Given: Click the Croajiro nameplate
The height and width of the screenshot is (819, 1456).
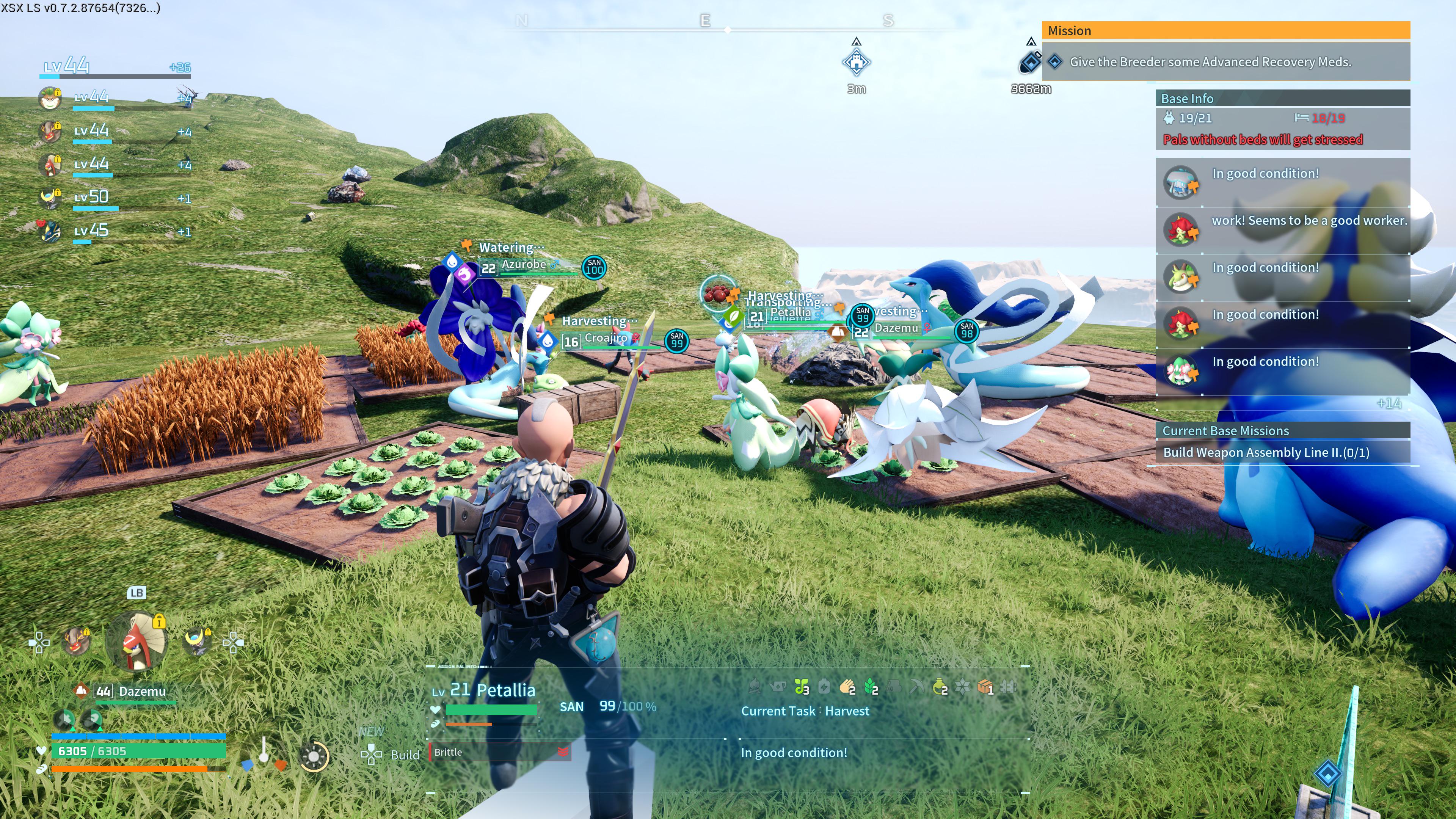Looking at the screenshot, I should (606, 338).
